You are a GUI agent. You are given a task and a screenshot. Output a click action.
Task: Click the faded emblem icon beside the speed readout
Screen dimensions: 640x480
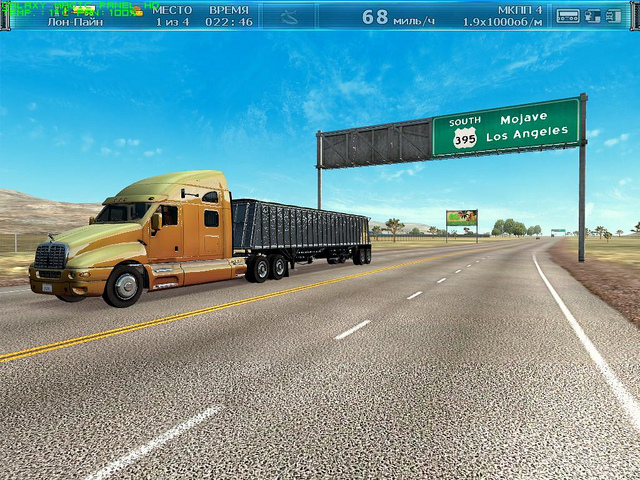tap(288, 16)
